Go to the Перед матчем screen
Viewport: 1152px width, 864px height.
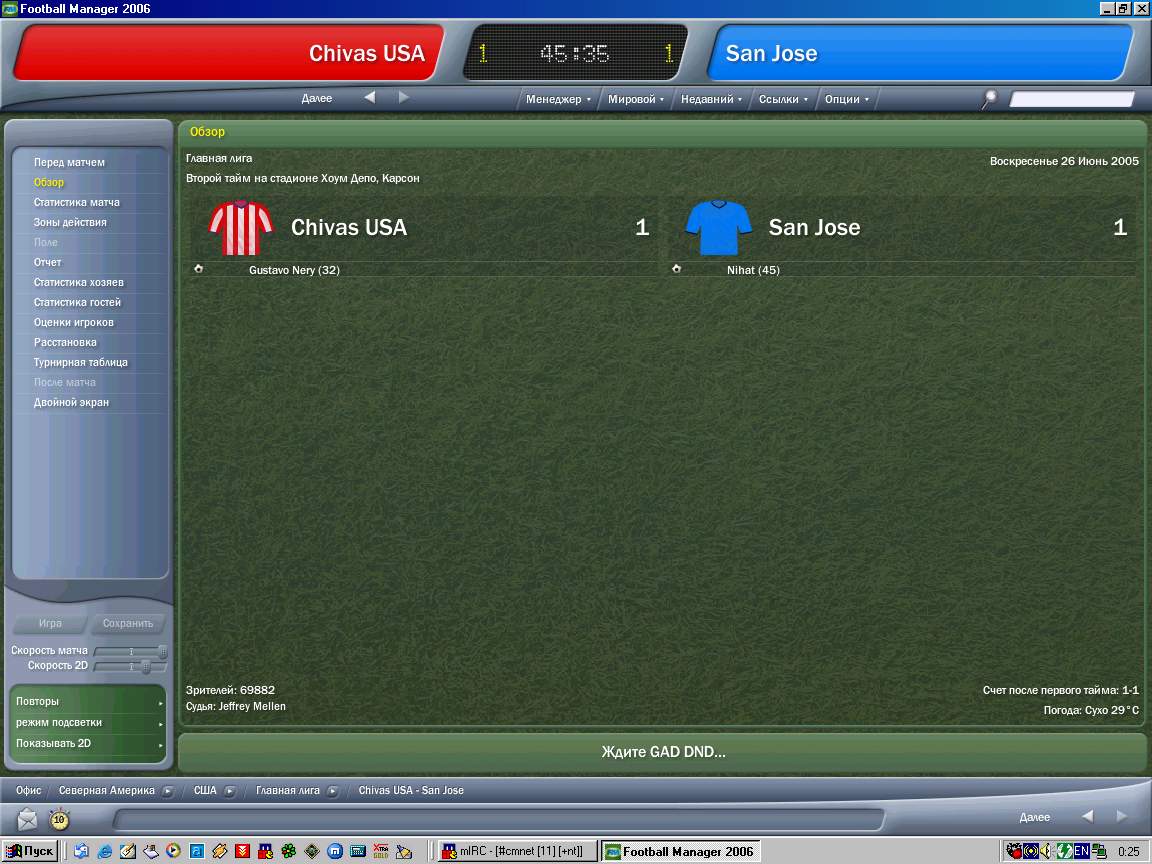pyautogui.click(x=69, y=162)
